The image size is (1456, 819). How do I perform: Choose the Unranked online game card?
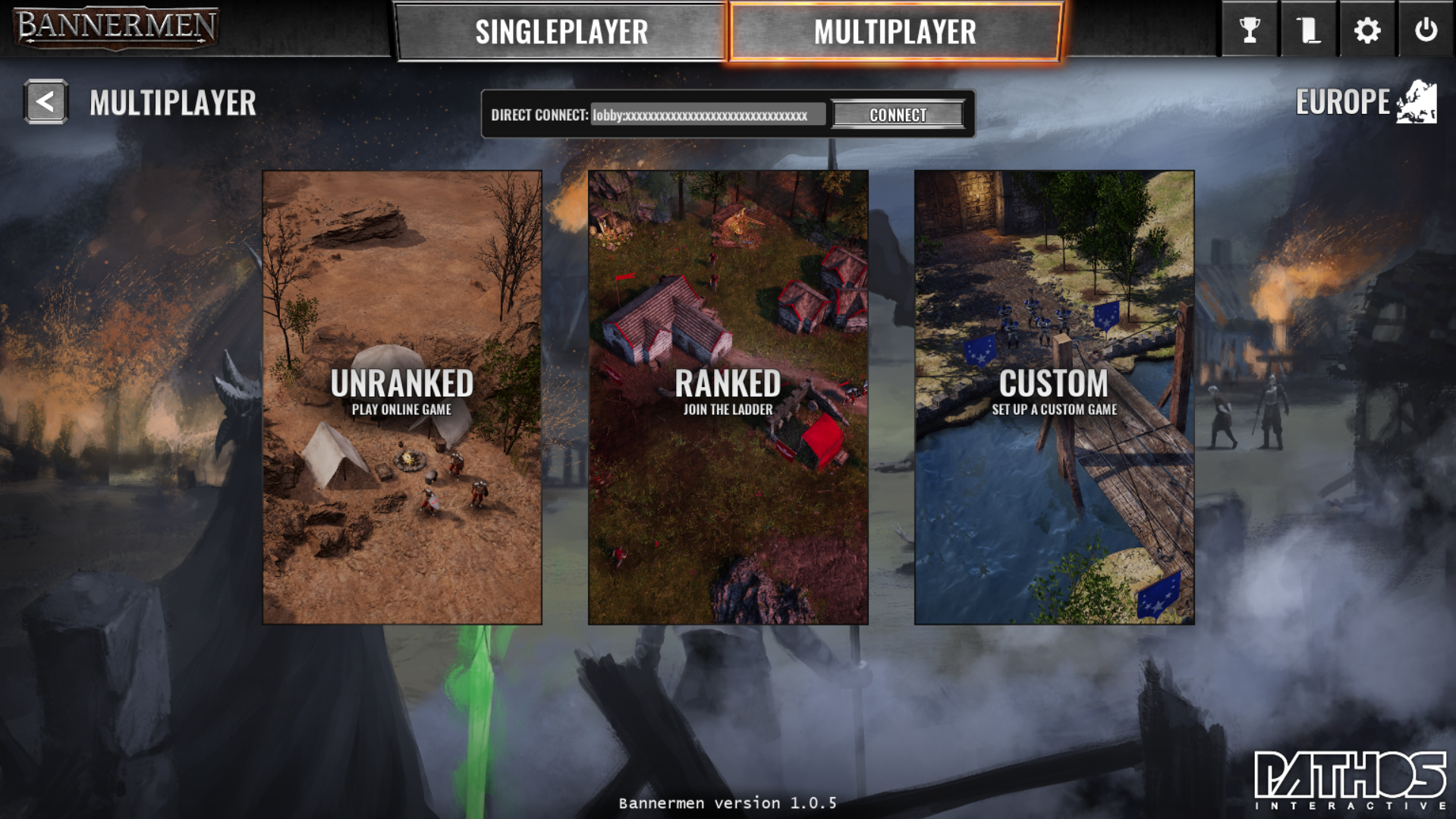click(x=402, y=397)
